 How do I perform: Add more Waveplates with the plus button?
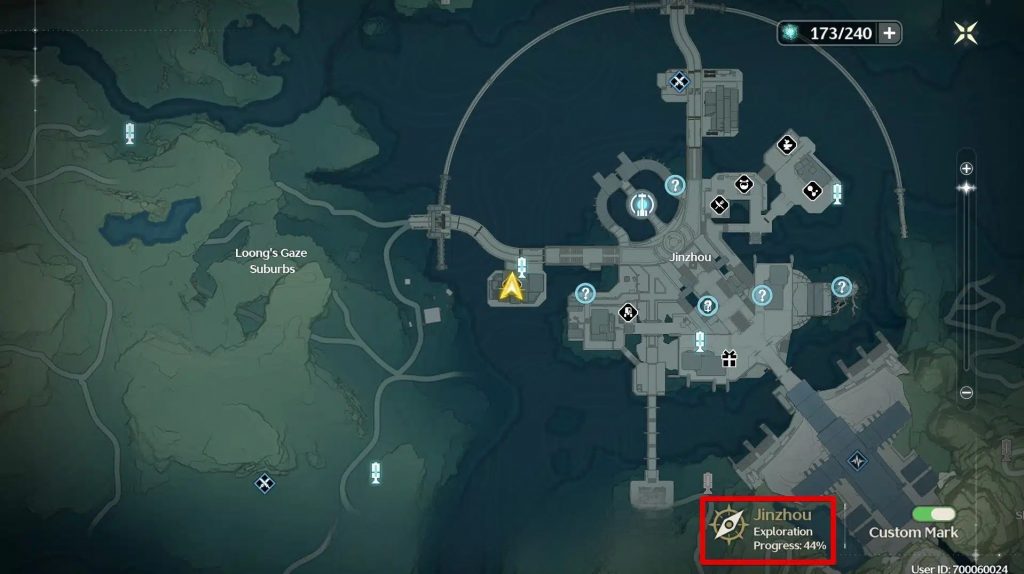(x=889, y=33)
